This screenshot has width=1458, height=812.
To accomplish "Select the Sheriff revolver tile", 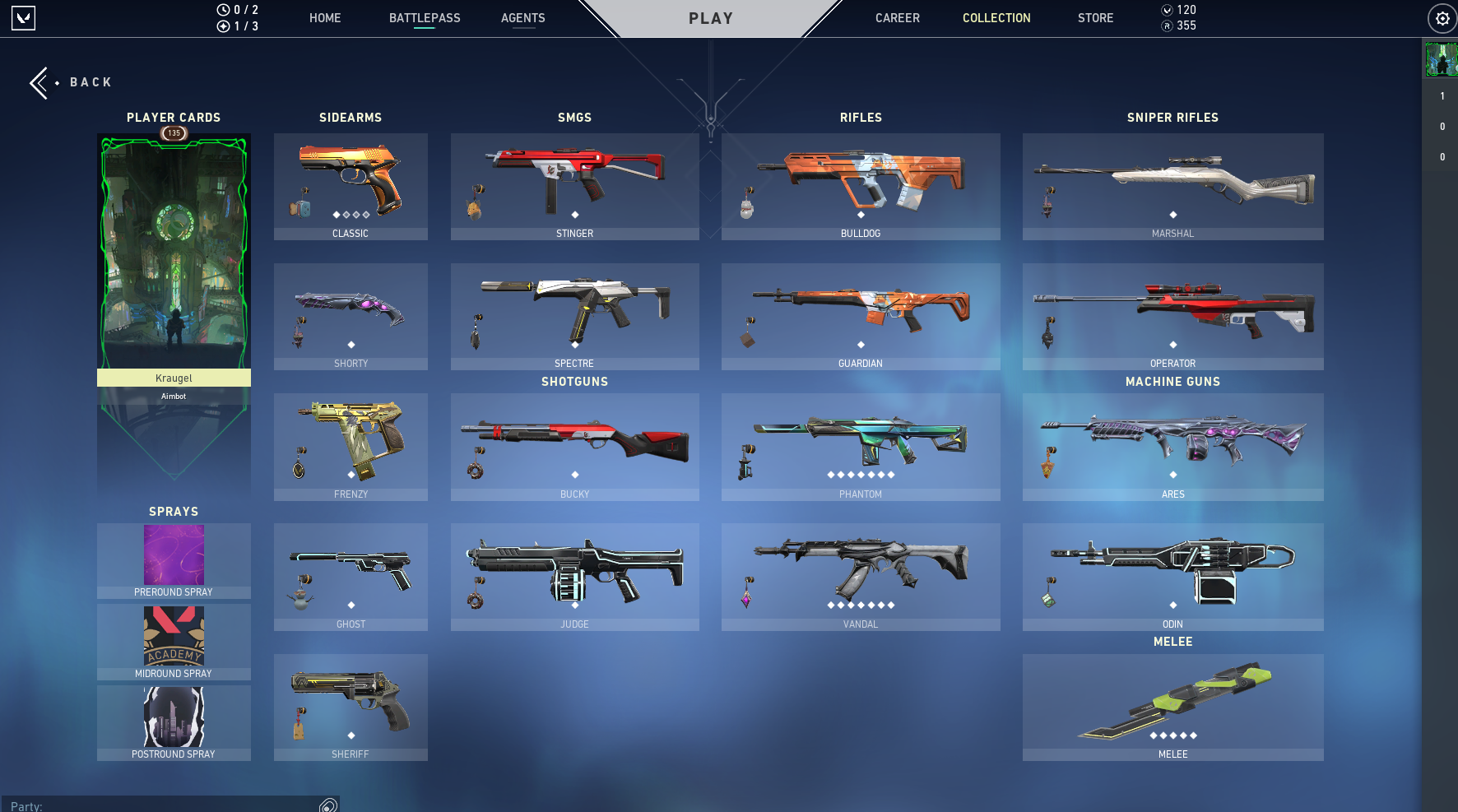I will (x=351, y=707).
